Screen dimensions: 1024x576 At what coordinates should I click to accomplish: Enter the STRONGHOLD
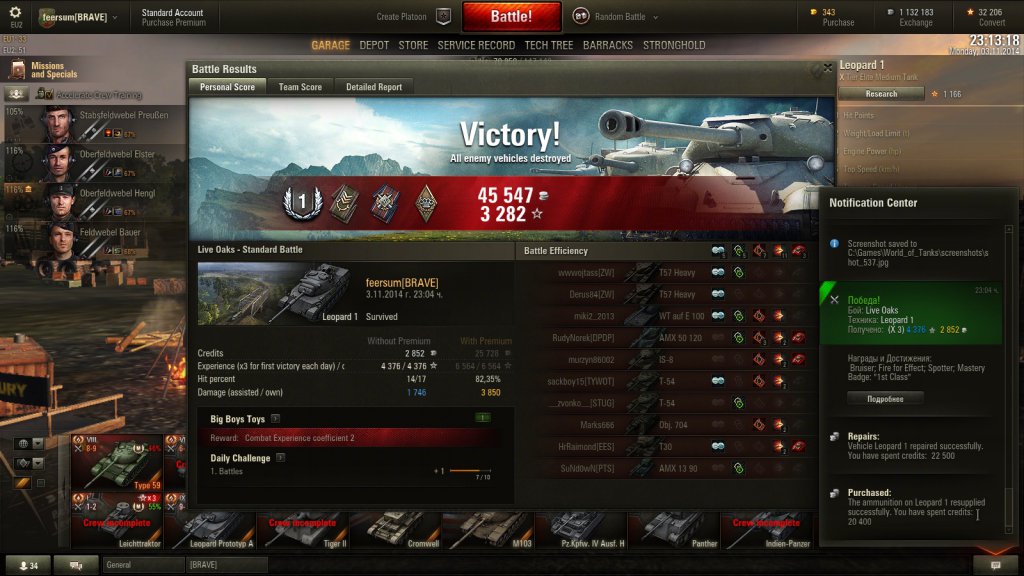click(x=674, y=45)
